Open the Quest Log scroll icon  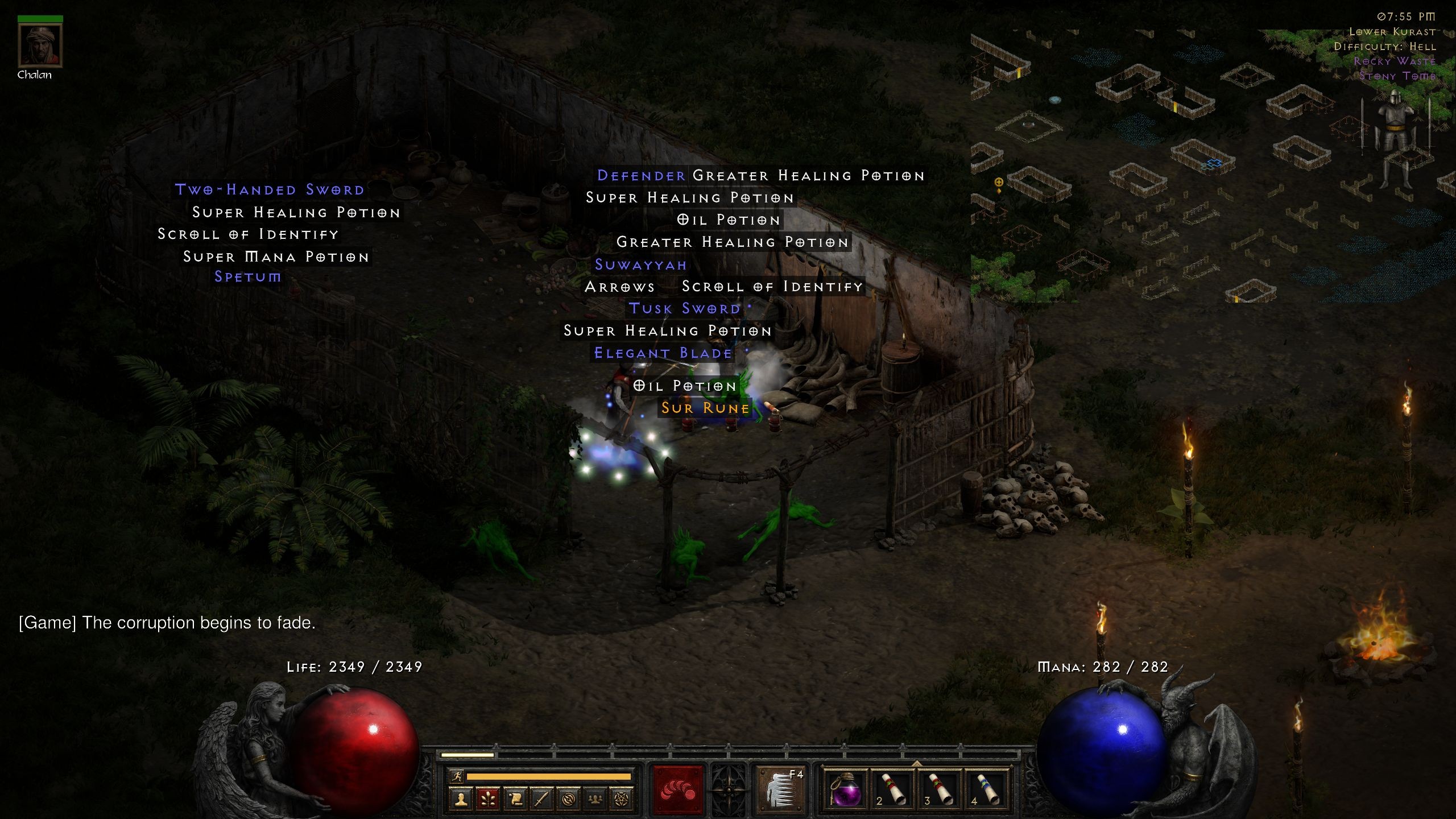pyautogui.click(x=515, y=799)
